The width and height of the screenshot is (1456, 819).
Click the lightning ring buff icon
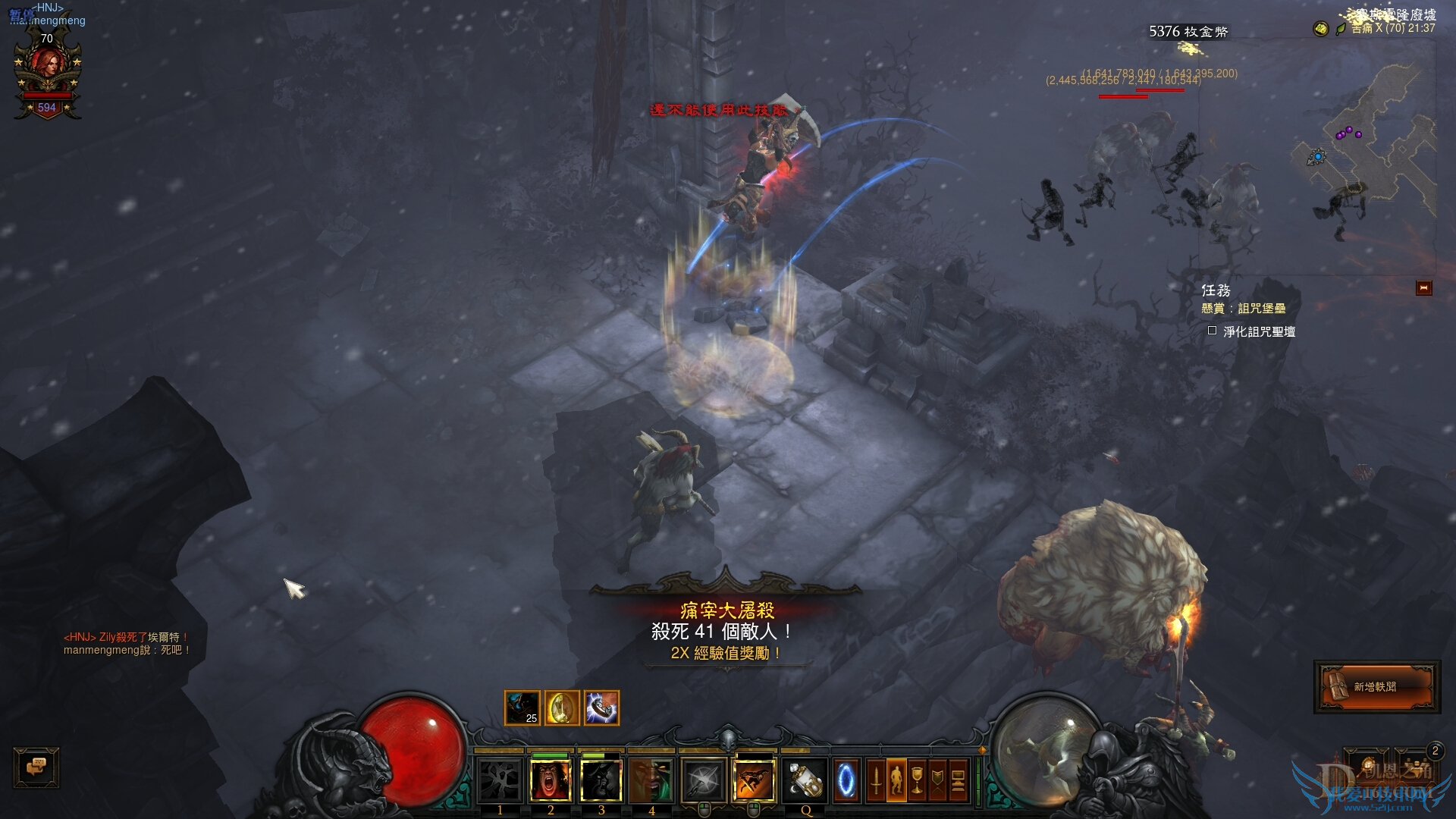click(601, 708)
